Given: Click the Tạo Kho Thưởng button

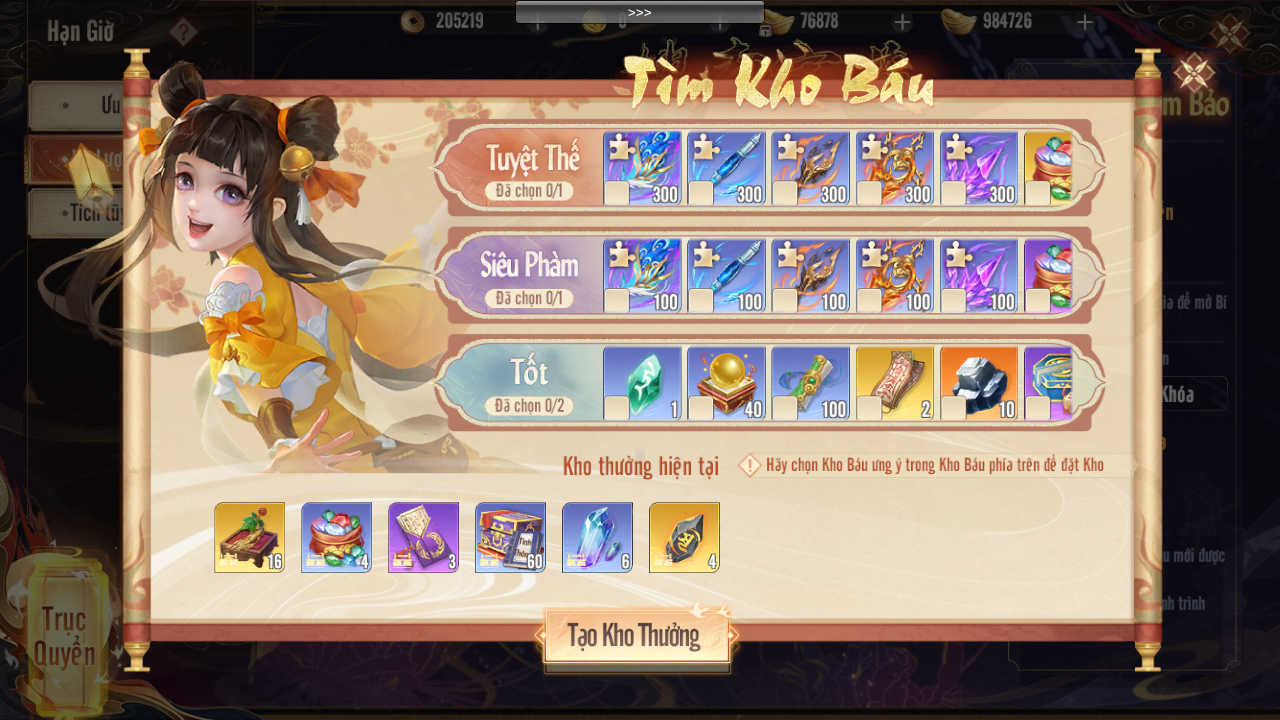Looking at the screenshot, I should 636,636.
